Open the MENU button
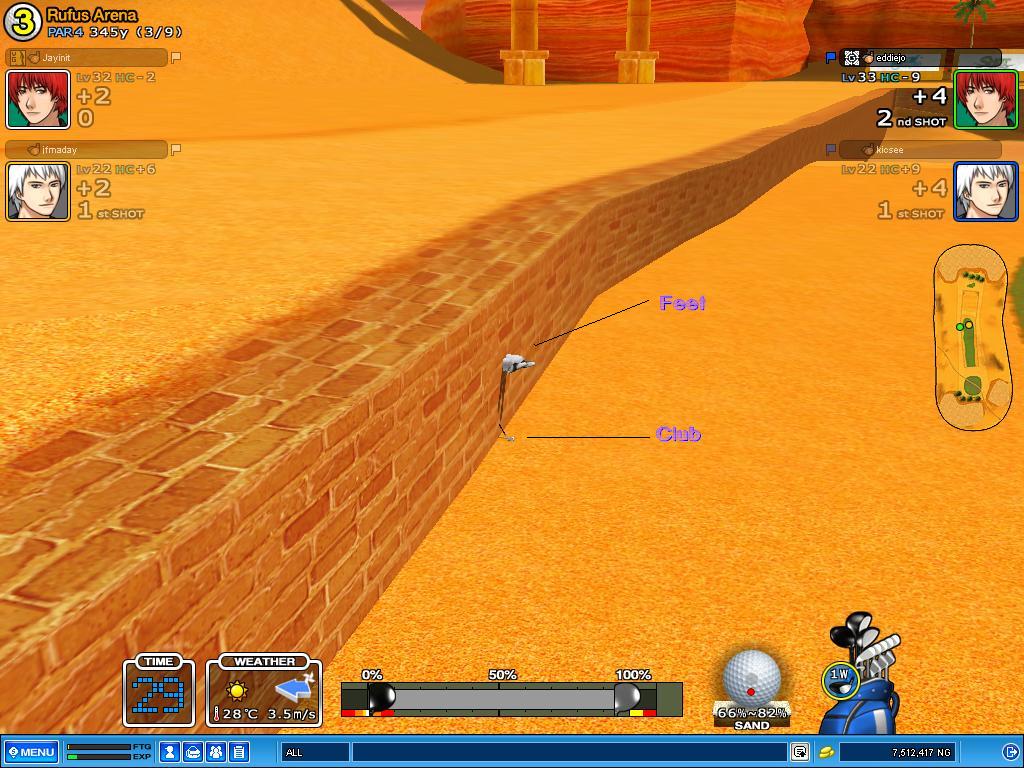The image size is (1024, 768). coord(30,752)
